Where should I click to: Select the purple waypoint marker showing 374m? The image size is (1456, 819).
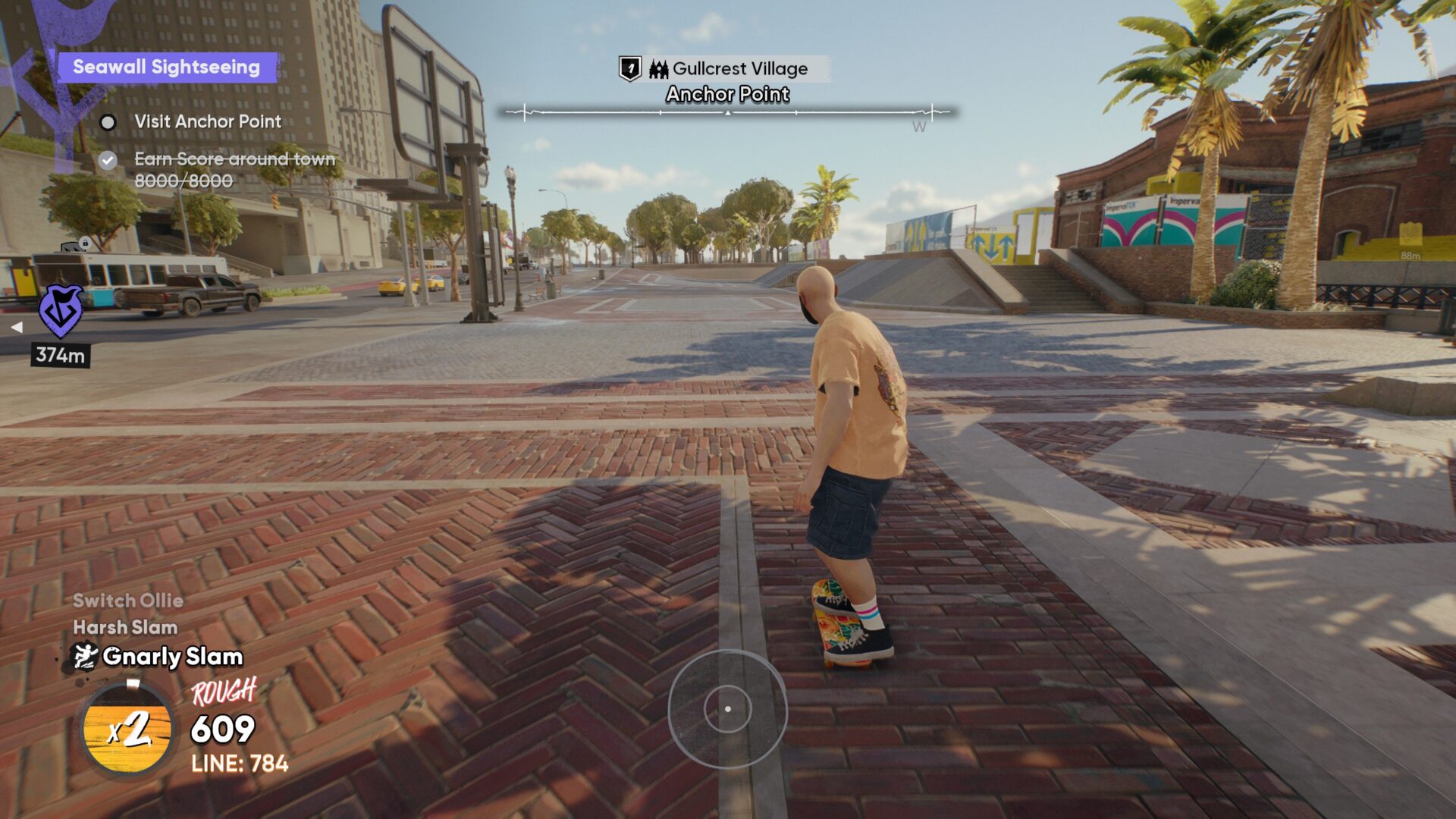(x=61, y=311)
